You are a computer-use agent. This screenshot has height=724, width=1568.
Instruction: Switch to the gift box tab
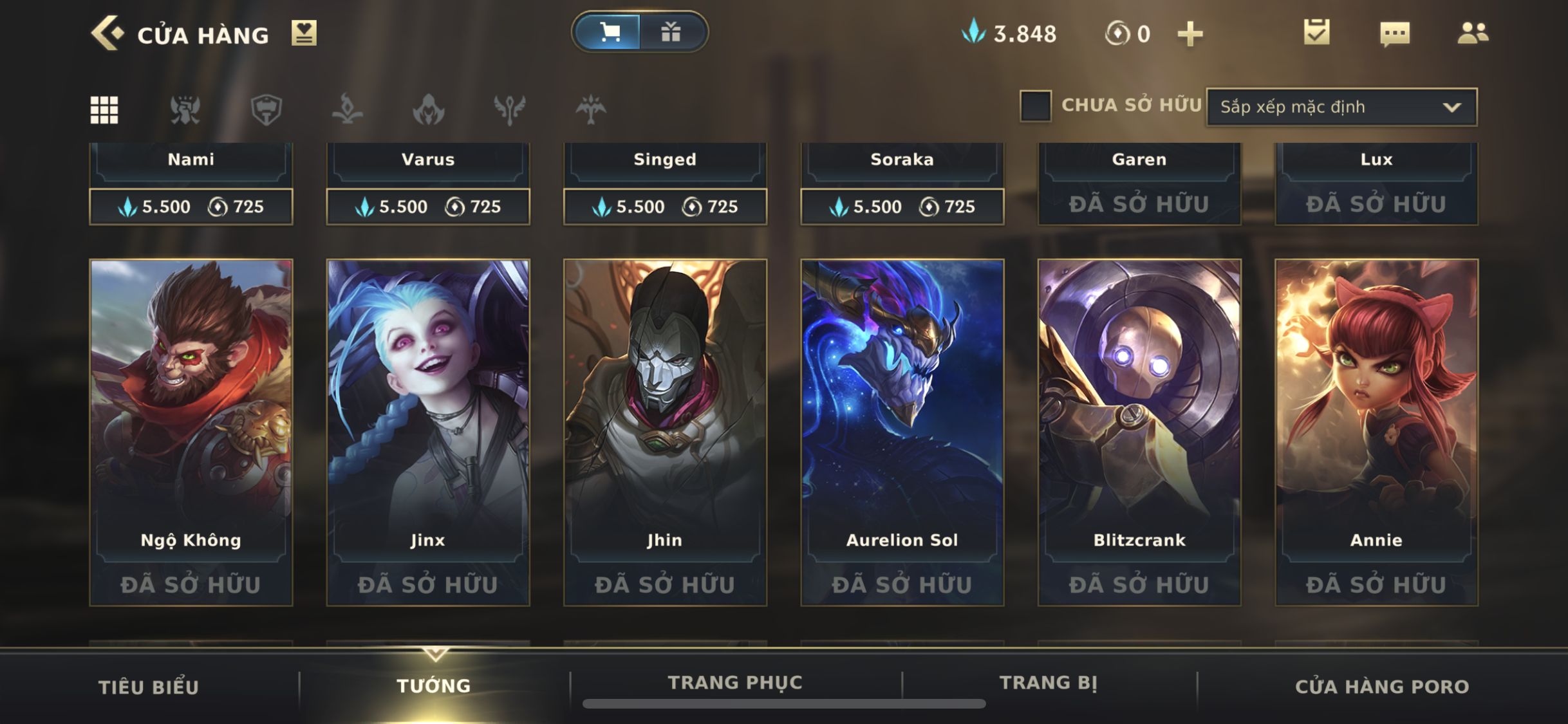pos(671,32)
